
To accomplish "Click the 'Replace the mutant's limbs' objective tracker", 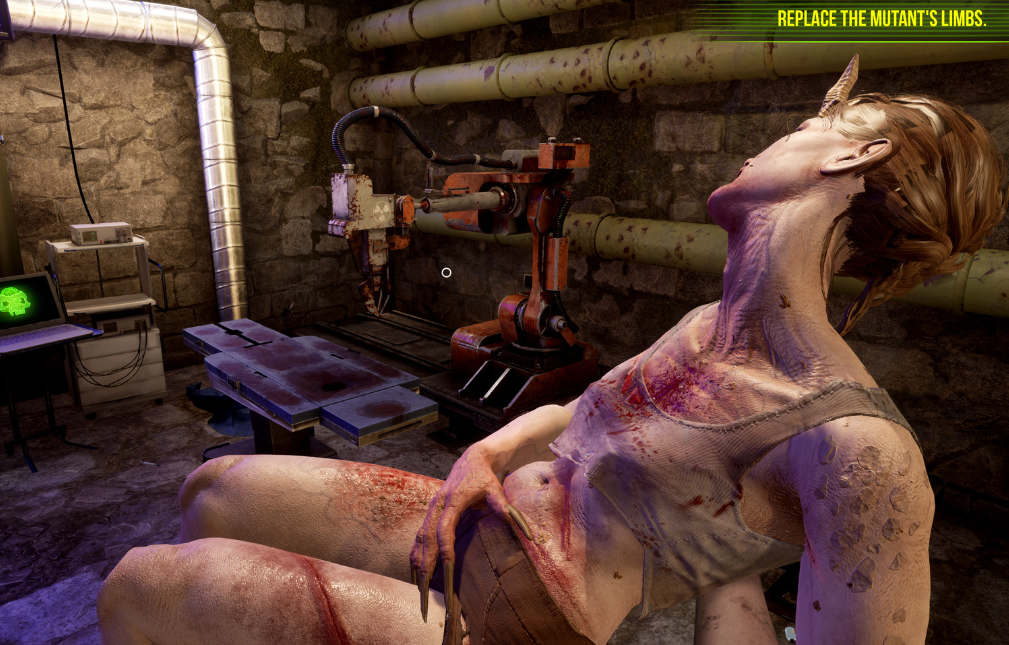I will (x=881, y=18).
